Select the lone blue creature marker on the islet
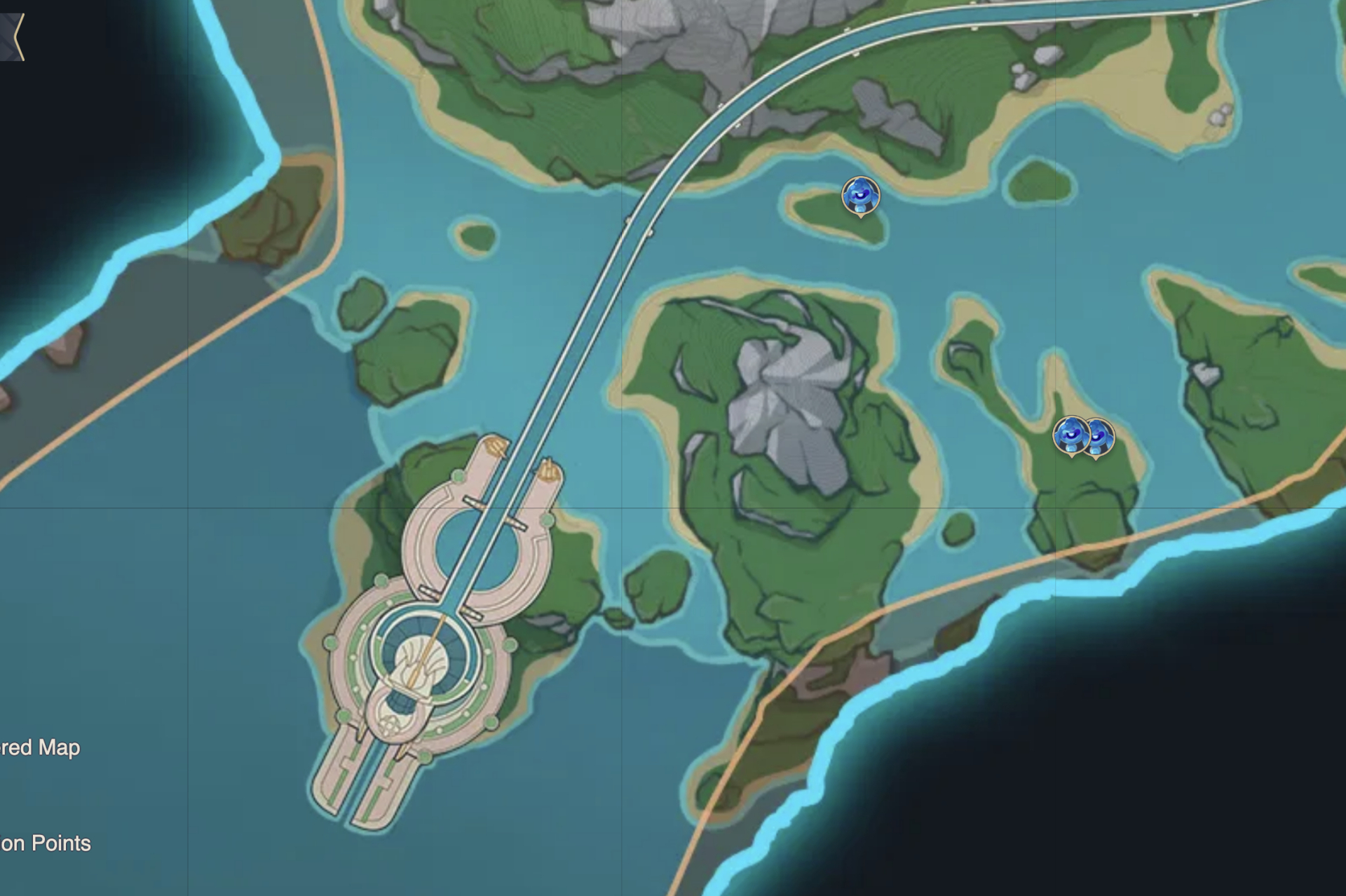 (x=860, y=196)
